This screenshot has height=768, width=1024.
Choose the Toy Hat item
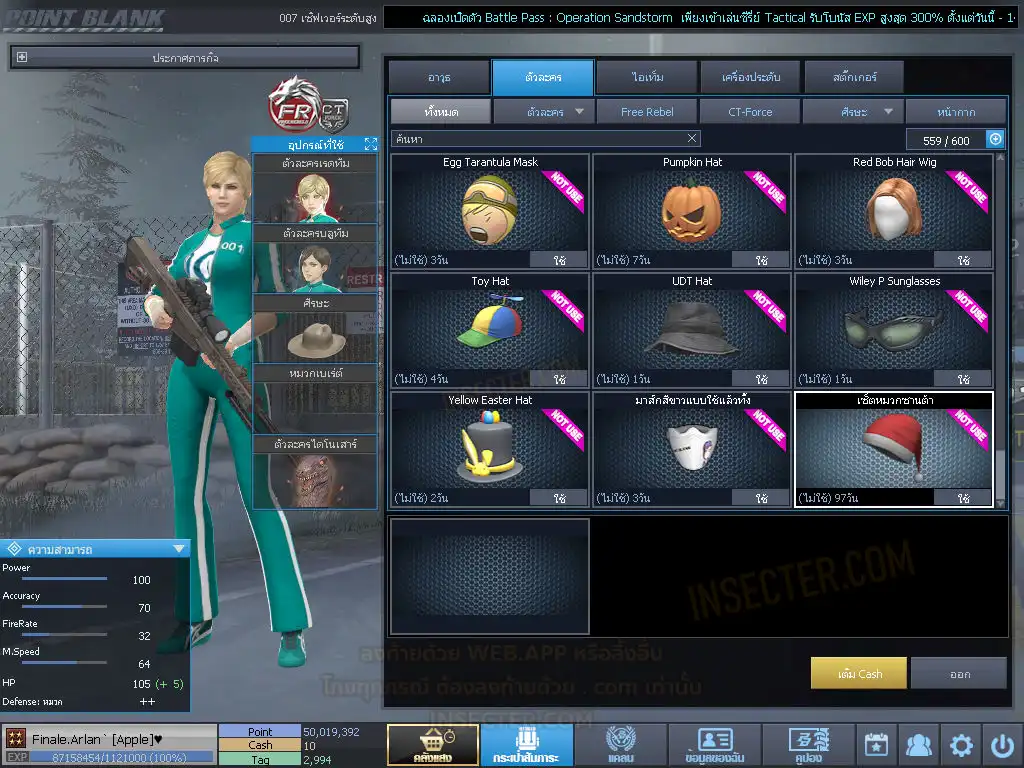[490, 329]
